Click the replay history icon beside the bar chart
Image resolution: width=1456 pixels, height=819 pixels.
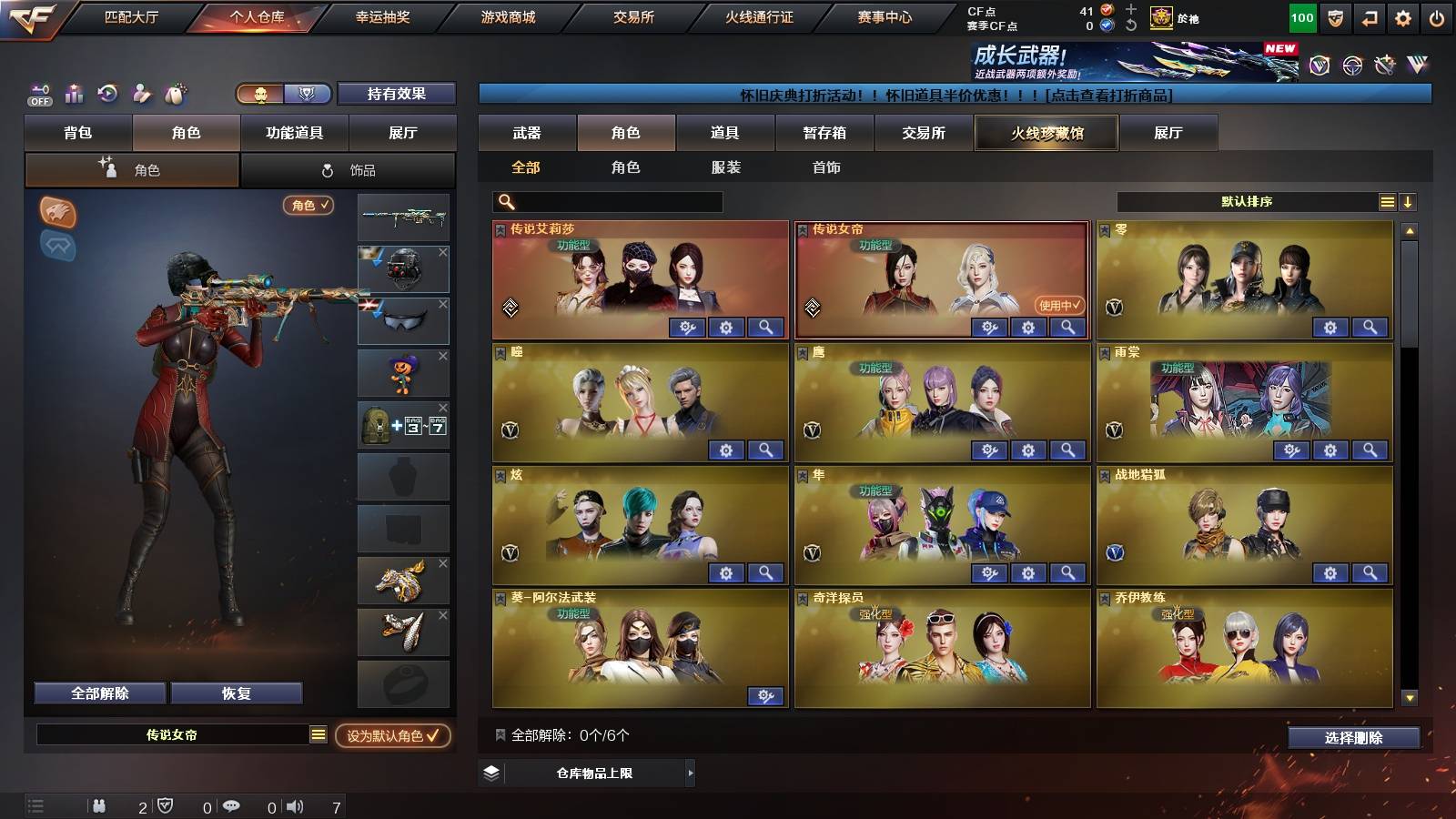[x=106, y=94]
